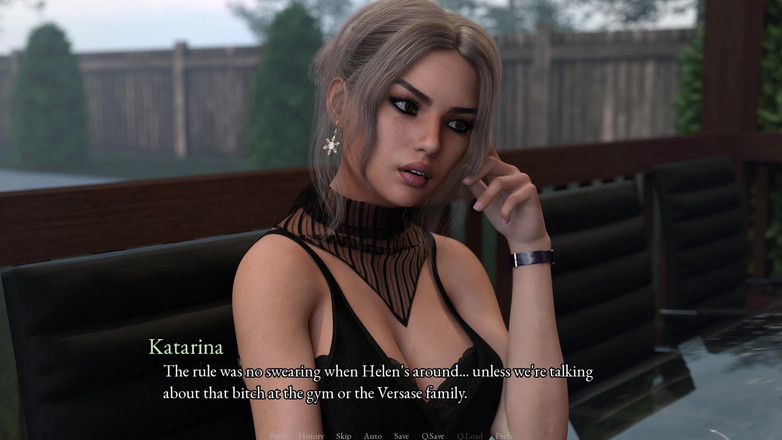Open the dialogue History log

point(311,436)
